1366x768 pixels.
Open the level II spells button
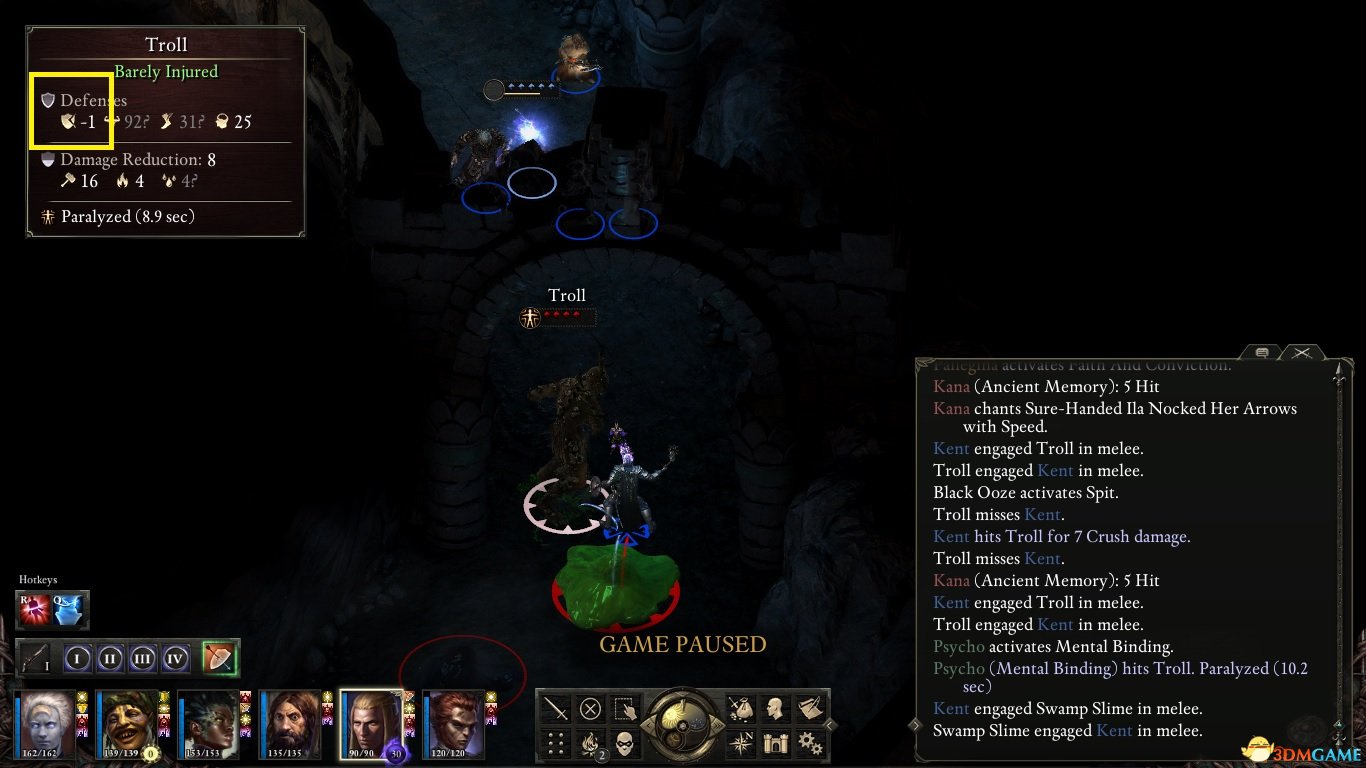(x=111, y=659)
